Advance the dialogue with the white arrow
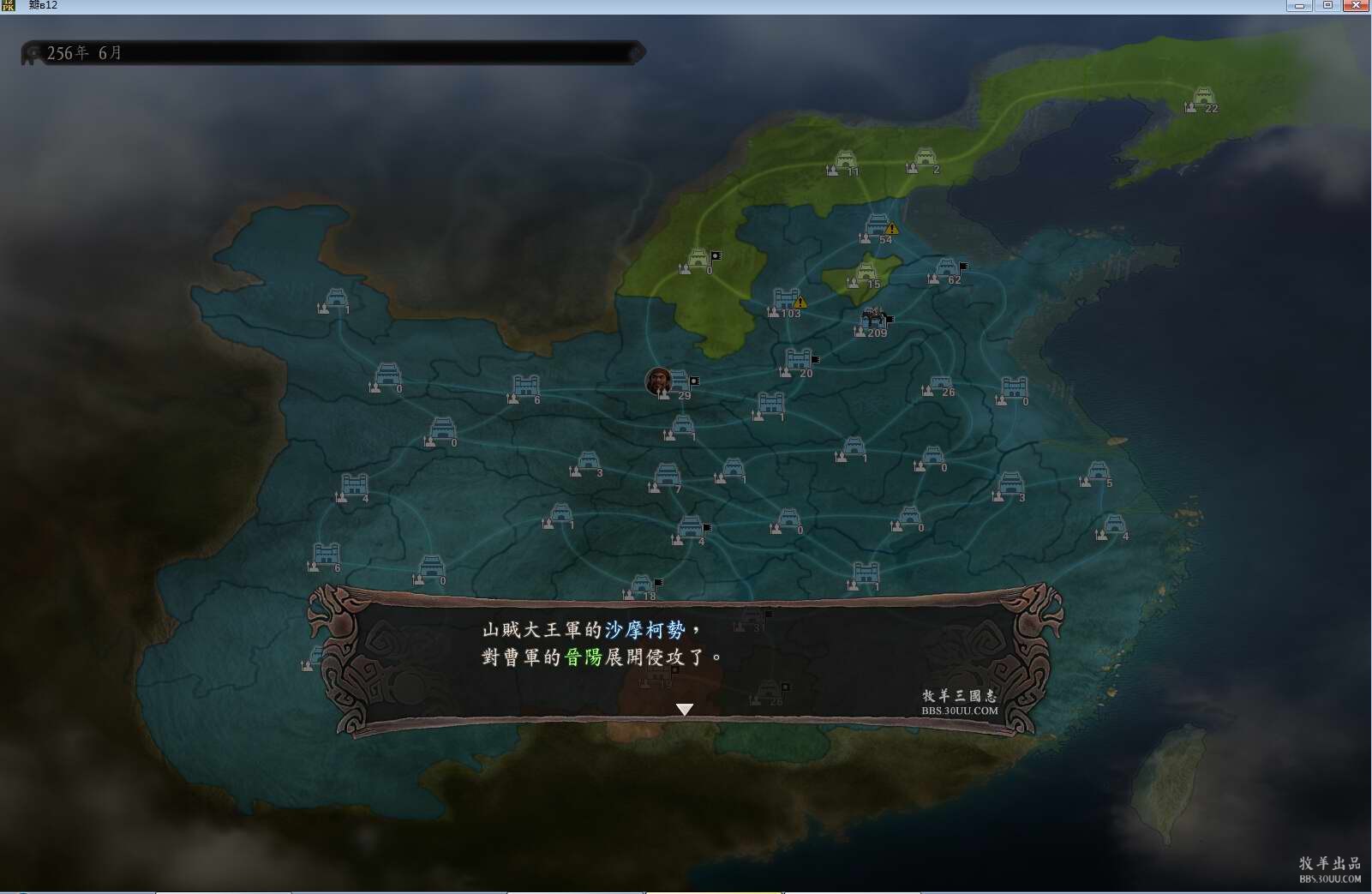This screenshot has width=1372, height=894. click(684, 709)
